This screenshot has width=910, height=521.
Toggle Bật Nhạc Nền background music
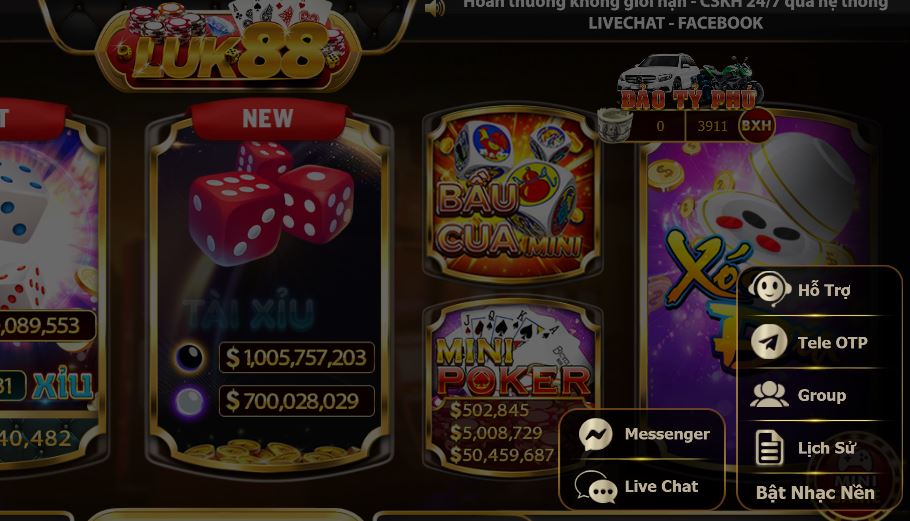[x=815, y=492]
